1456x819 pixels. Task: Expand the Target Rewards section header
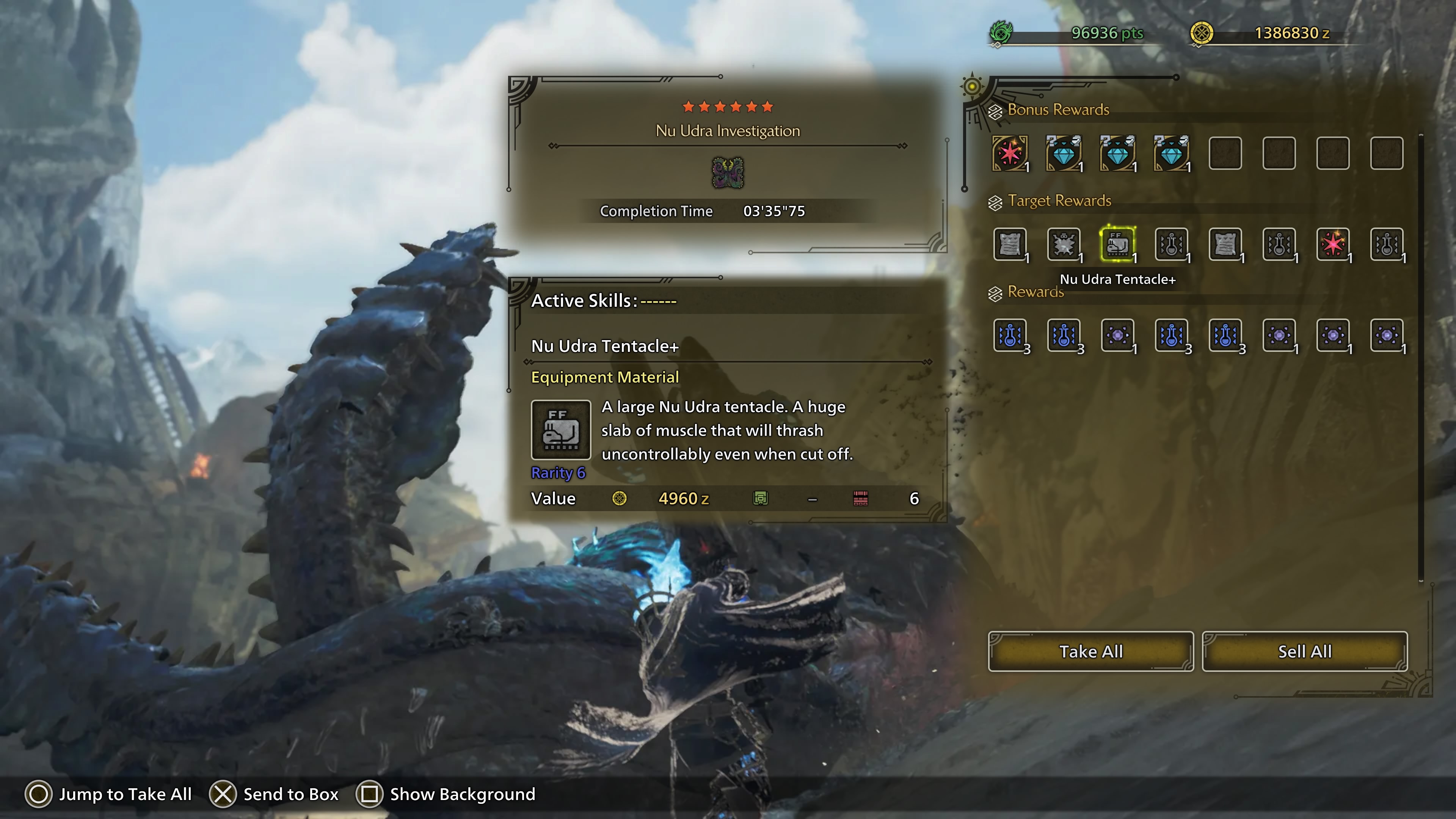tap(1054, 201)
